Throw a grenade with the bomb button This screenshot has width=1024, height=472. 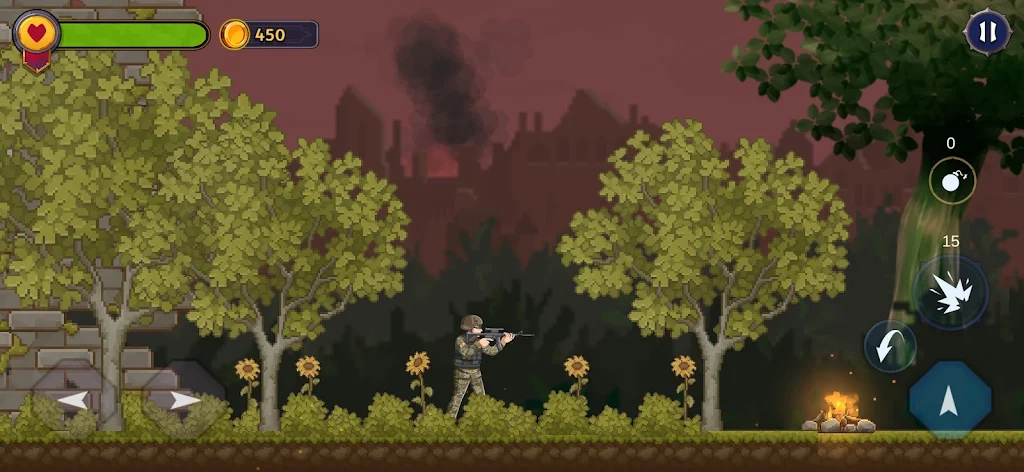[x=952, y=181]
